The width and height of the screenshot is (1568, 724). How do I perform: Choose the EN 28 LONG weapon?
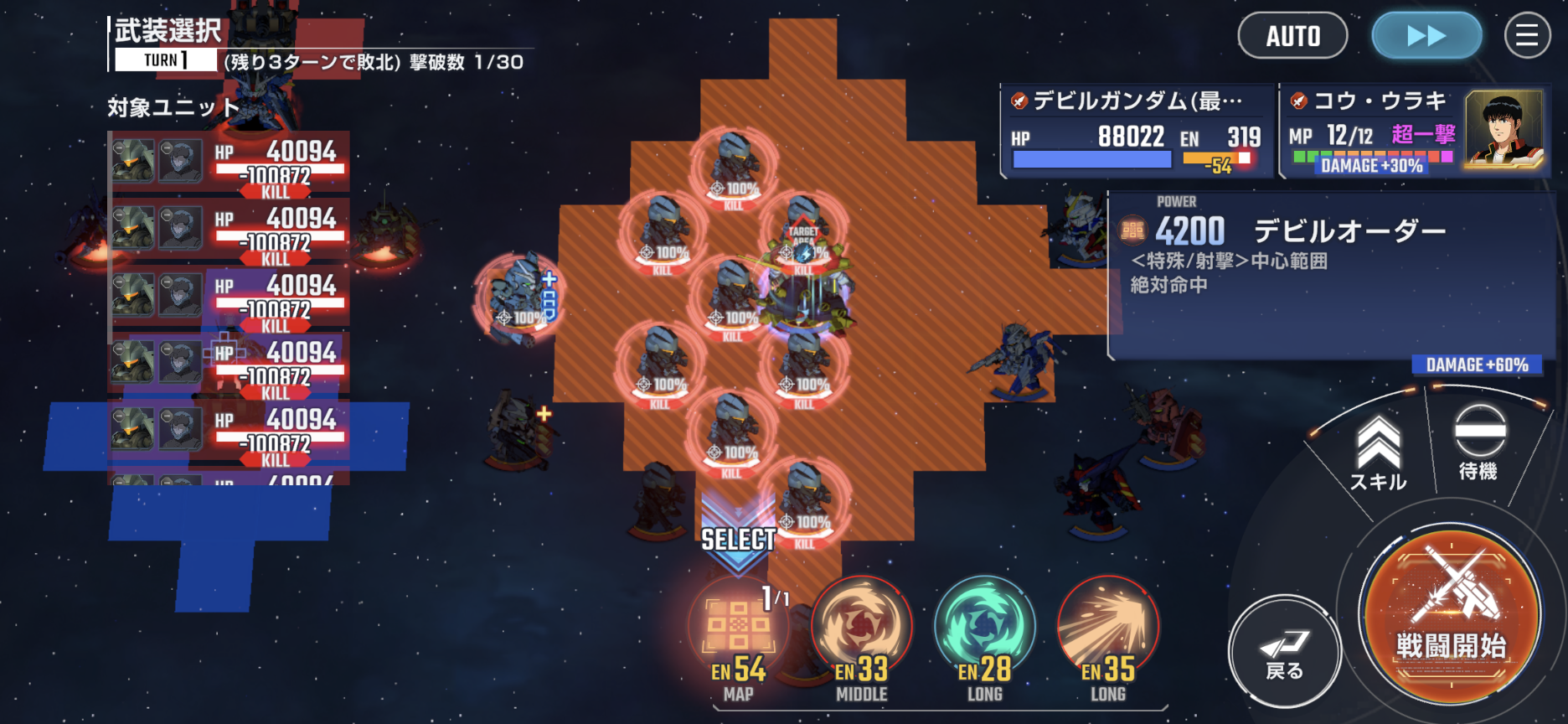[x=984, y=635]
